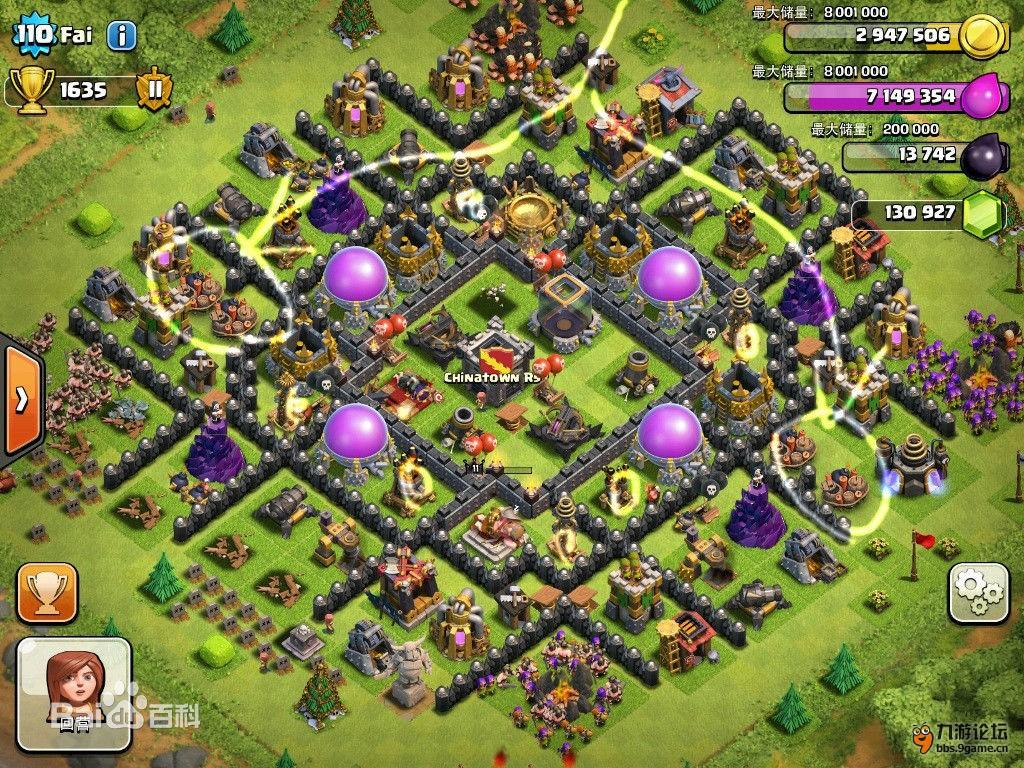Image resolution: width=1024 pixels, height=768 pixels.
Task: Open the settings gear button
Action: (x=977, y=592)
